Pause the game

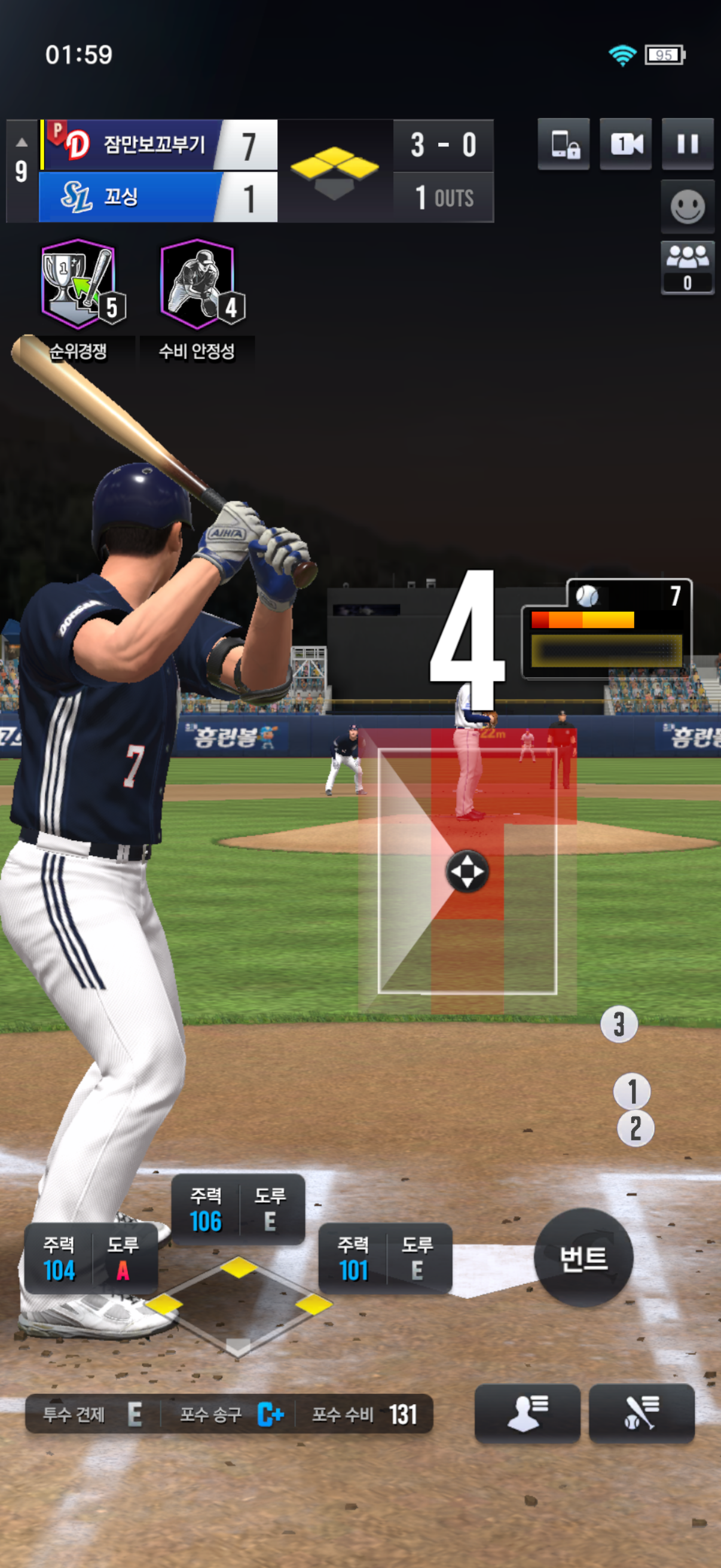tap(687, 144)
